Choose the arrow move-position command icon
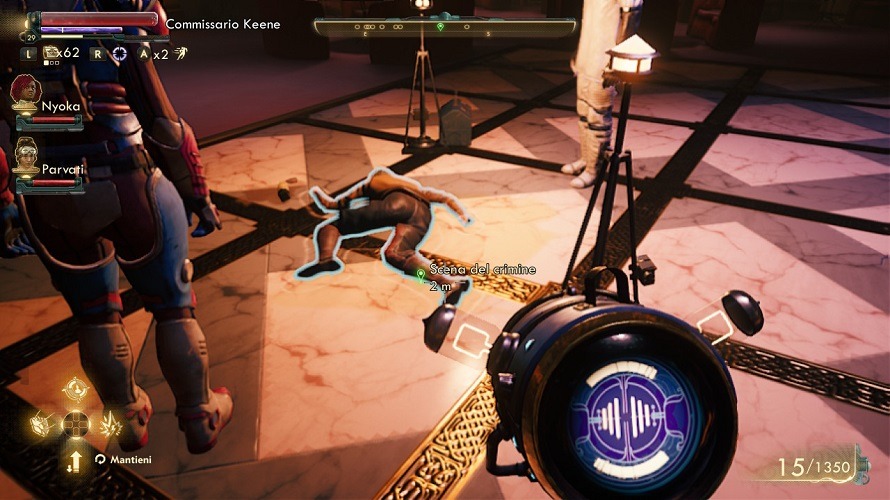 point(75,459)
